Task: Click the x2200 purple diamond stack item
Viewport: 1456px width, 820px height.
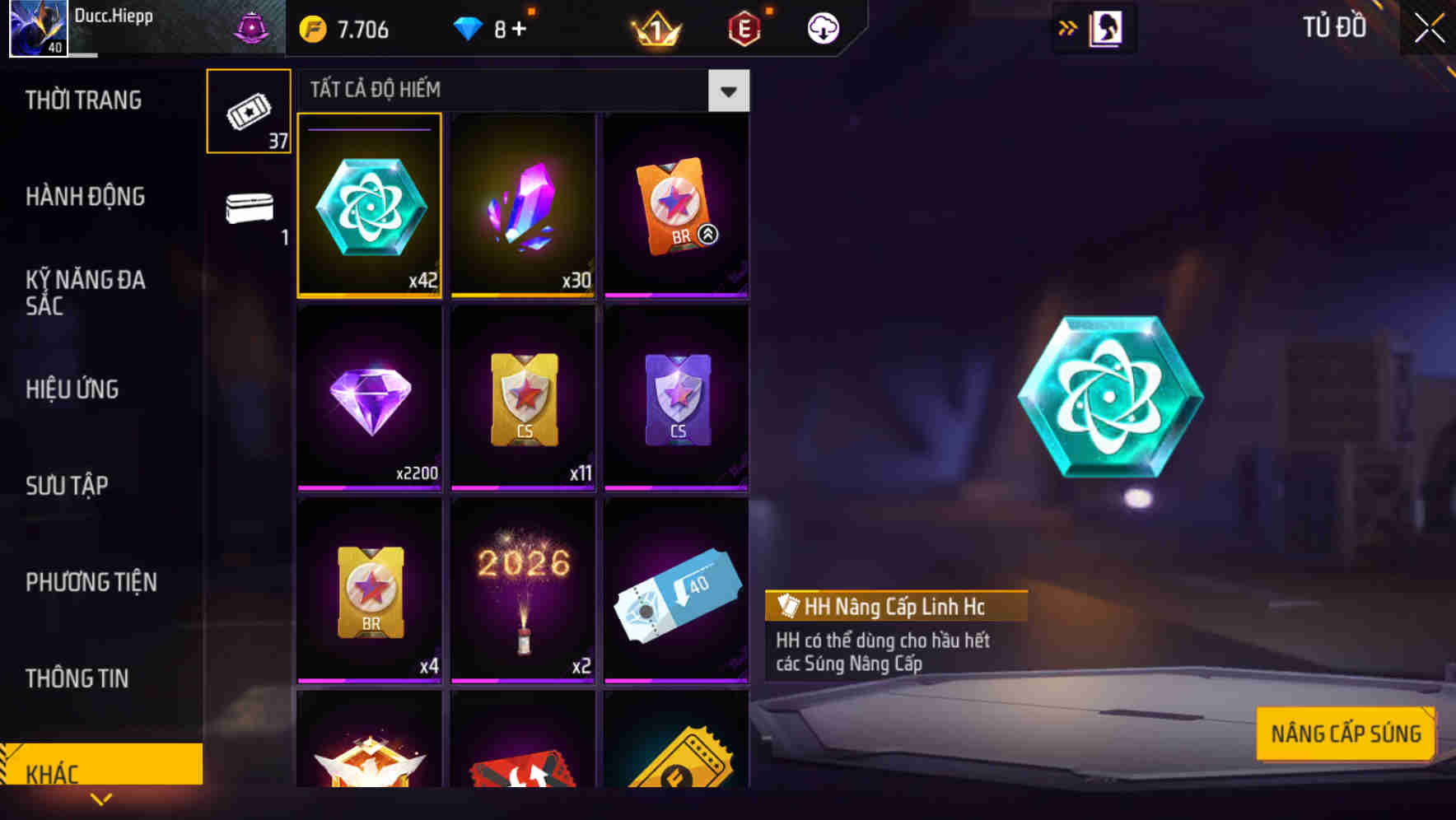Action: point(369,398)
